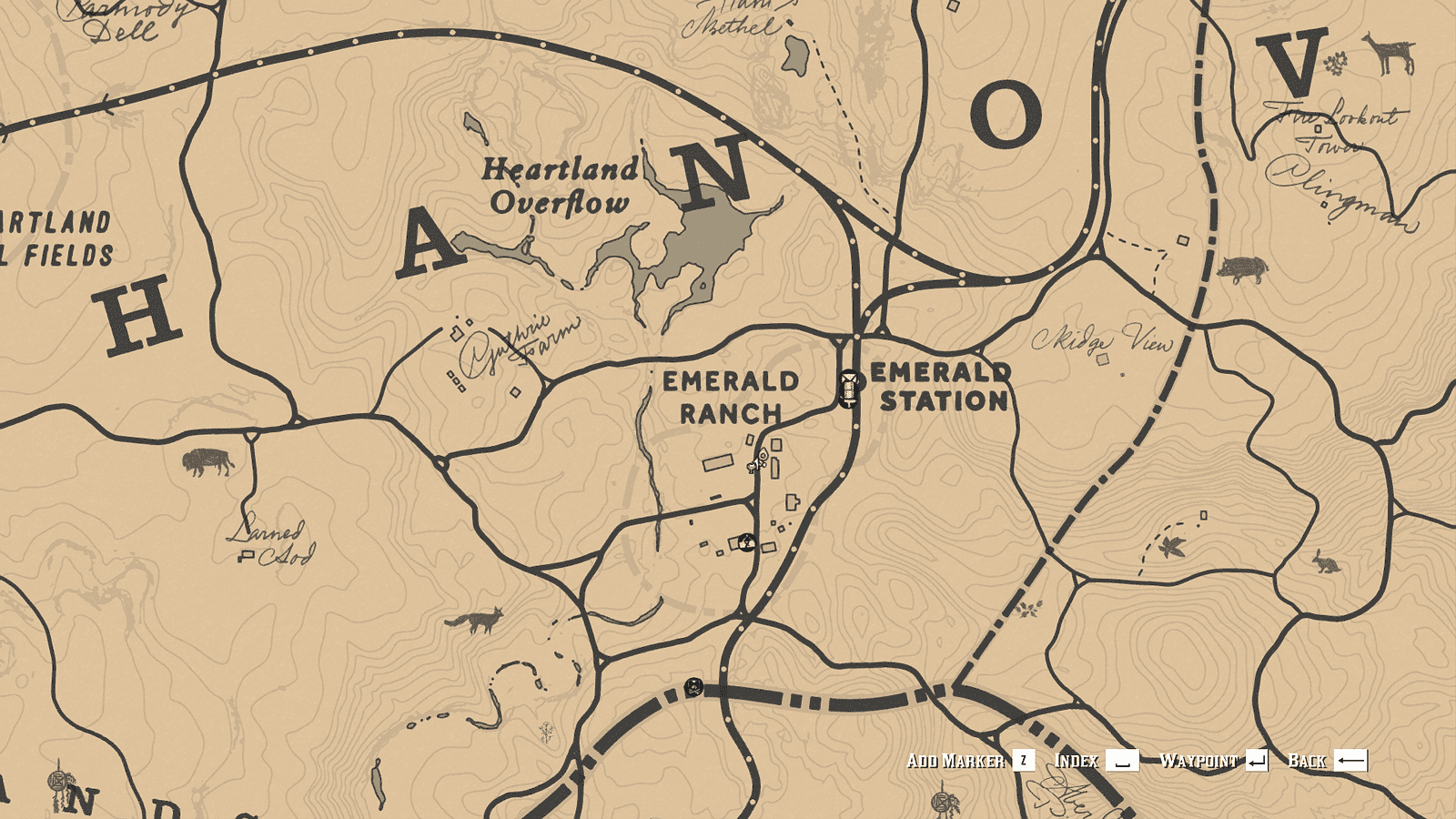Click the Emerald Station train station icon
The width and height of the screenshot is (1456, 819).
tap(848, 389)
